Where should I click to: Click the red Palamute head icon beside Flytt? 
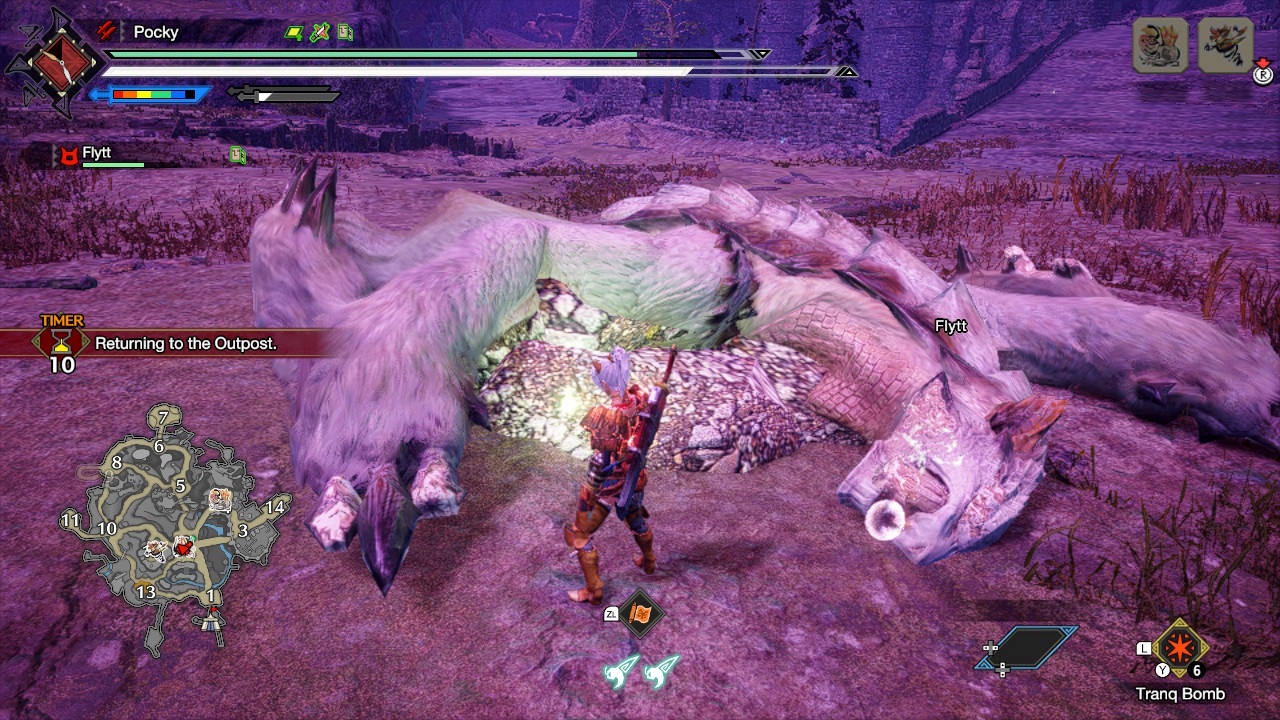68,154
